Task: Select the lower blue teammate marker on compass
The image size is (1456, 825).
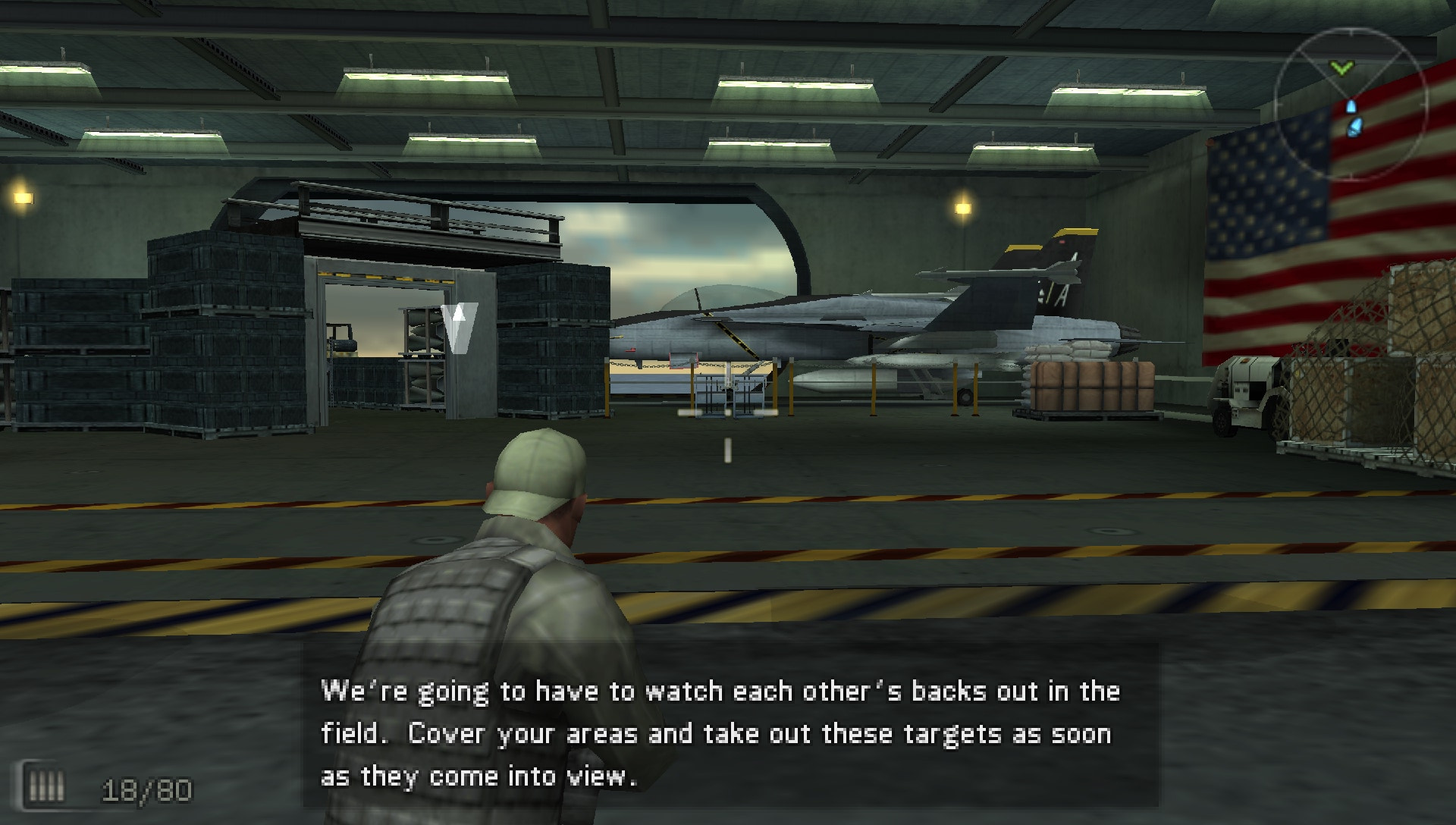Action: (x=1354, y=127)
